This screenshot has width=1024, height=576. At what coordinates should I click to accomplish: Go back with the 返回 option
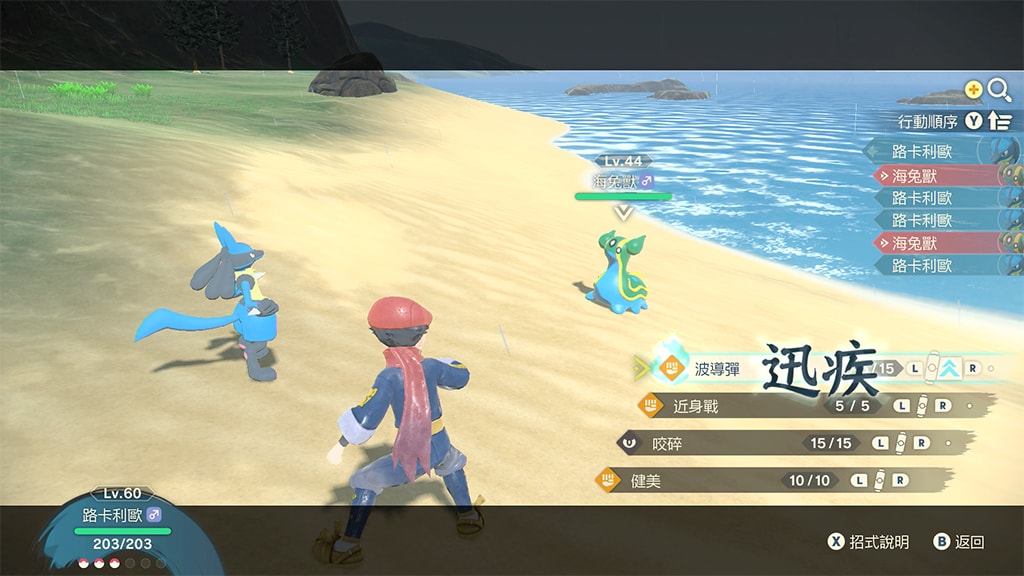click(959, 542)
